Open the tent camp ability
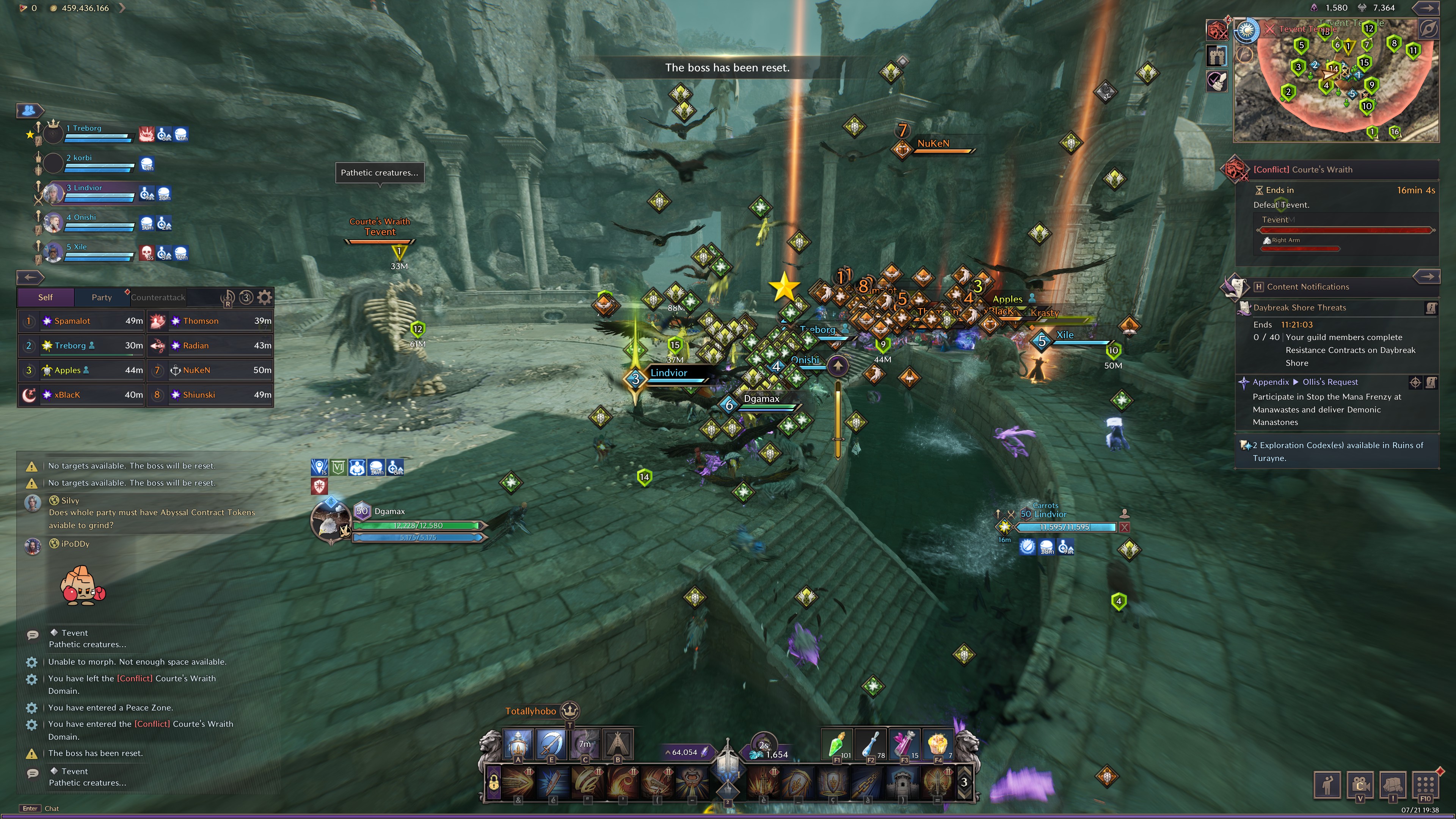Image resolution: width=1456 pixels, height=819 pixels. click(x=618, y=744)
